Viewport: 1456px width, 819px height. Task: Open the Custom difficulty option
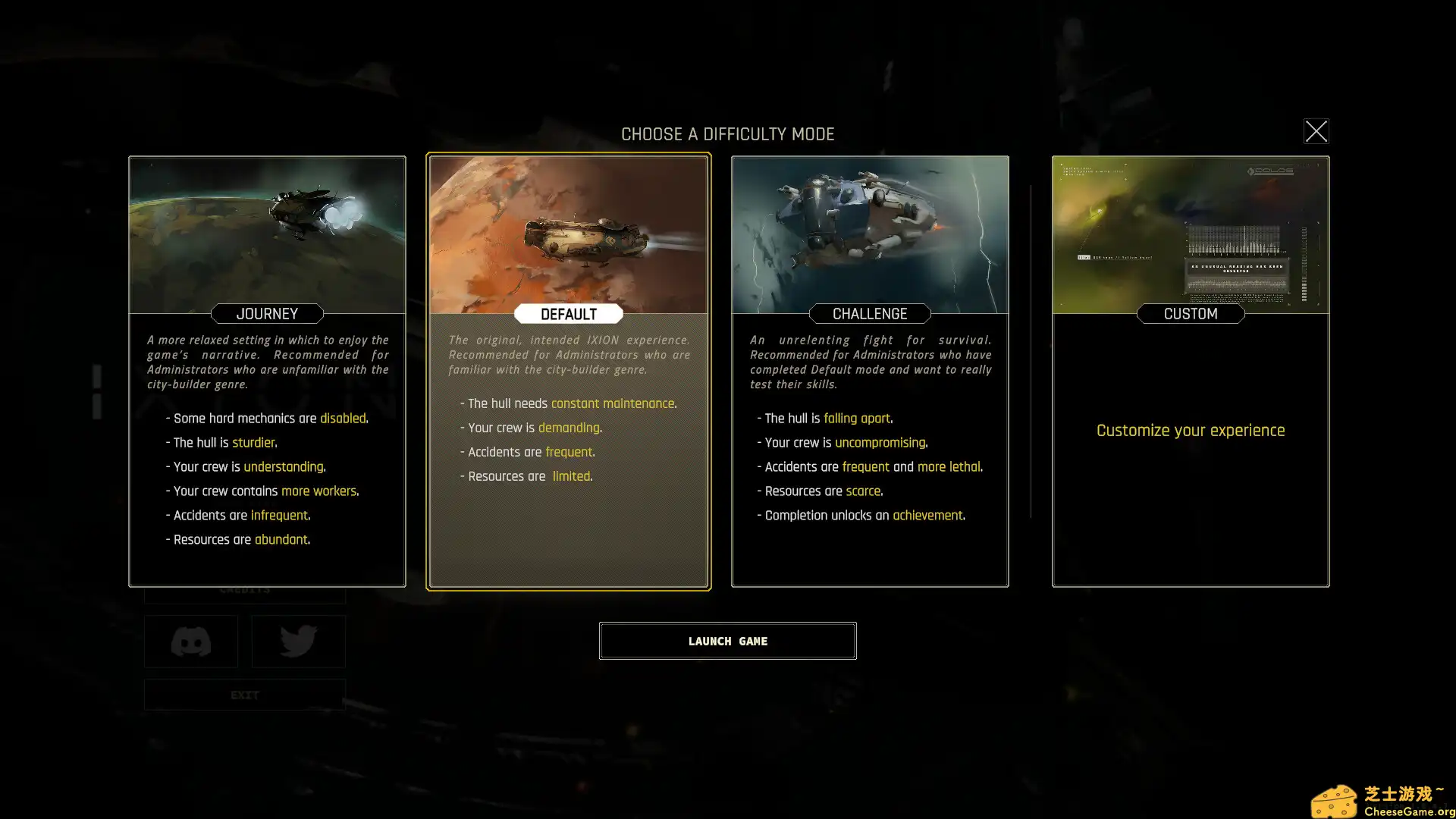click(x=1191, y=371)
